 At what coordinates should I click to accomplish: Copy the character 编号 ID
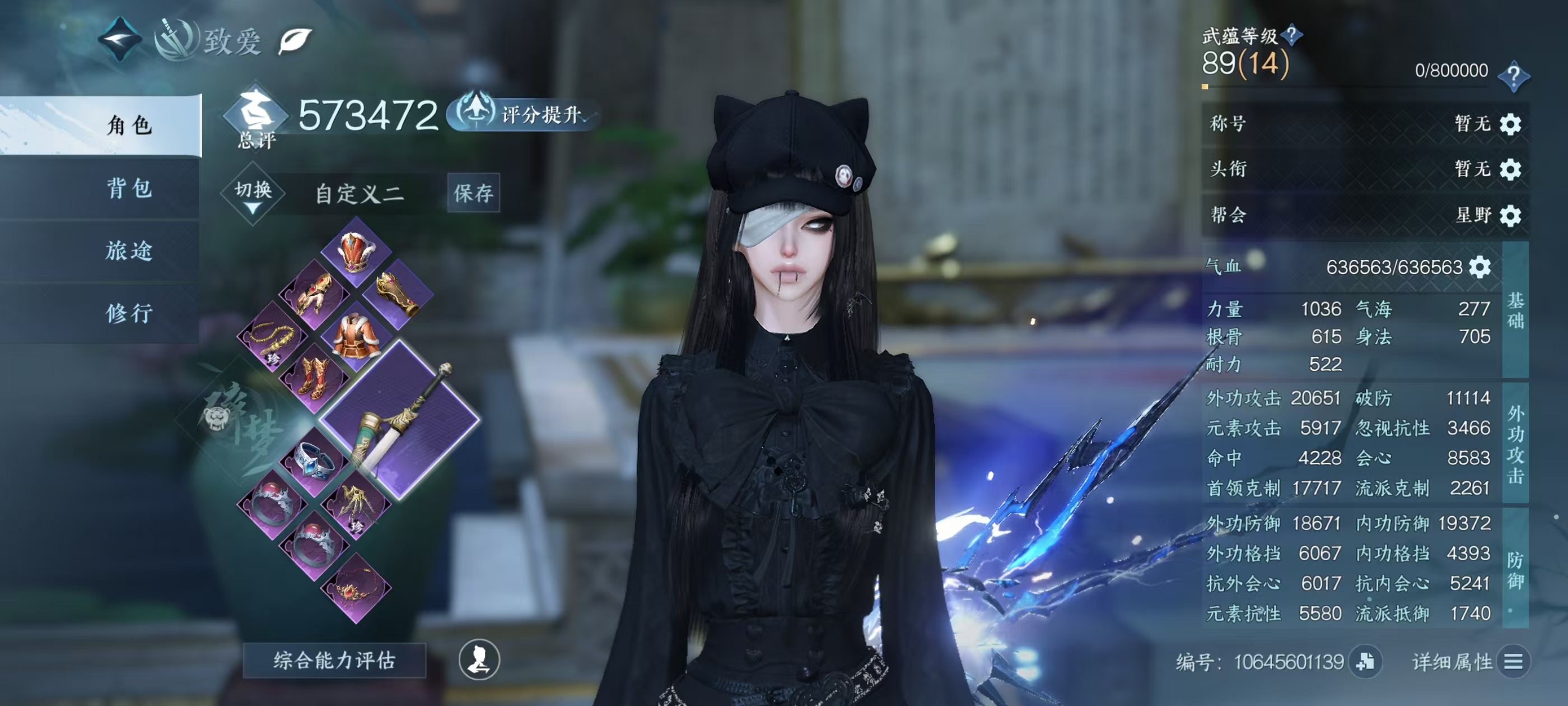(x=1365, y=662)
